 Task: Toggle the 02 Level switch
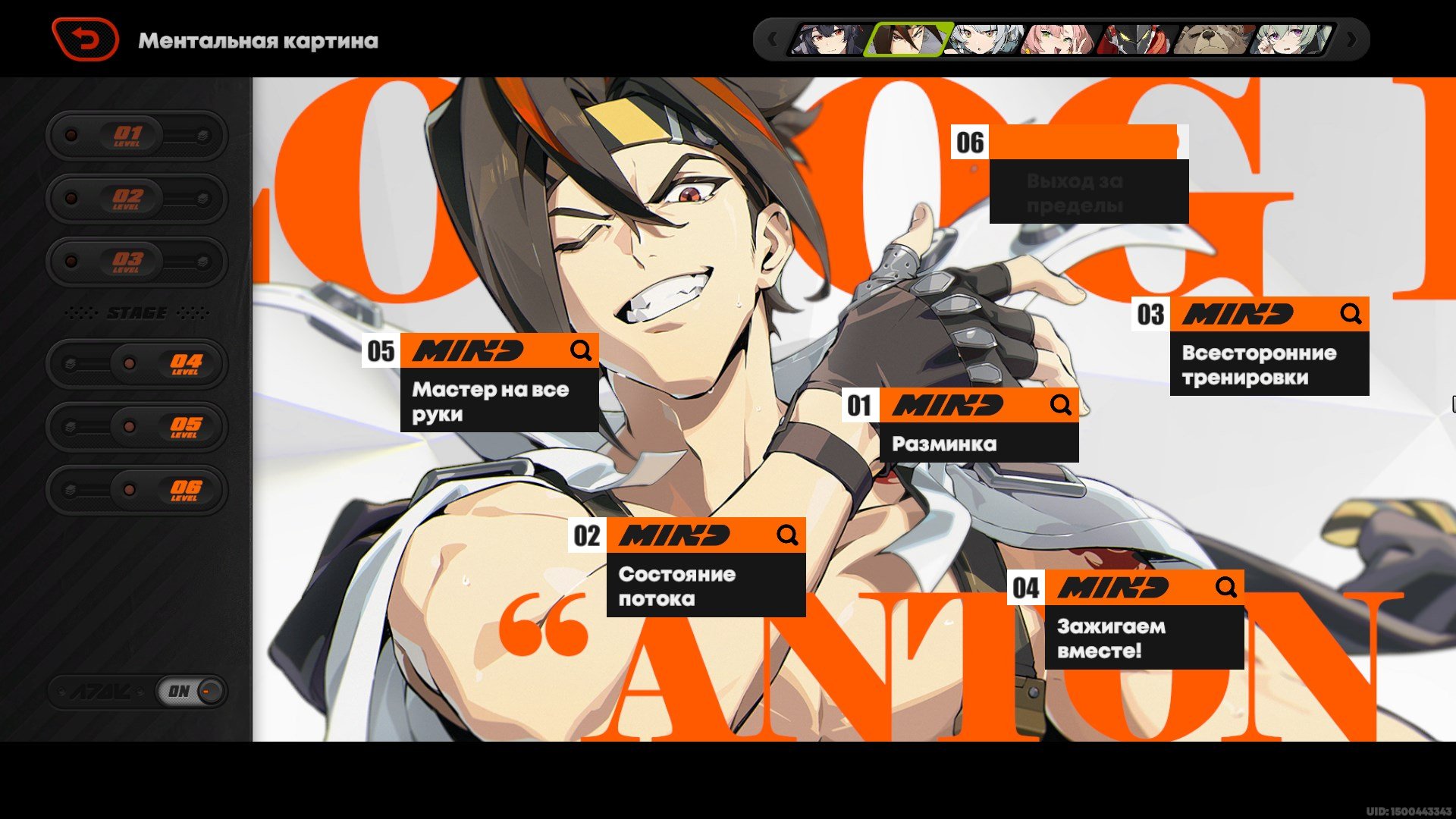click(x=136, y=199)
